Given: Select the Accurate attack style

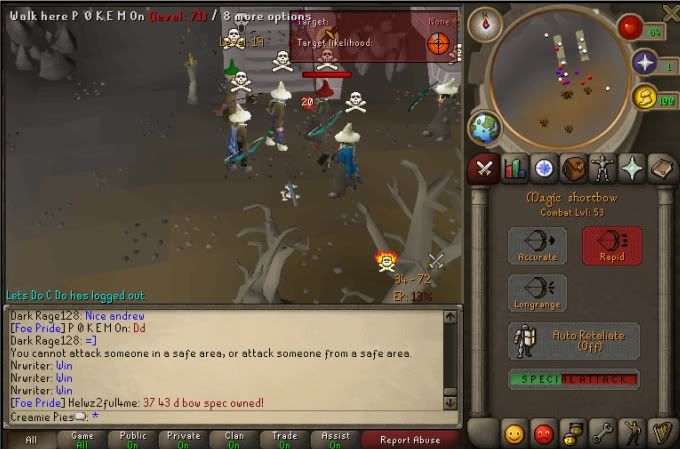Looking at the screenshot, I should pos(537,245).
